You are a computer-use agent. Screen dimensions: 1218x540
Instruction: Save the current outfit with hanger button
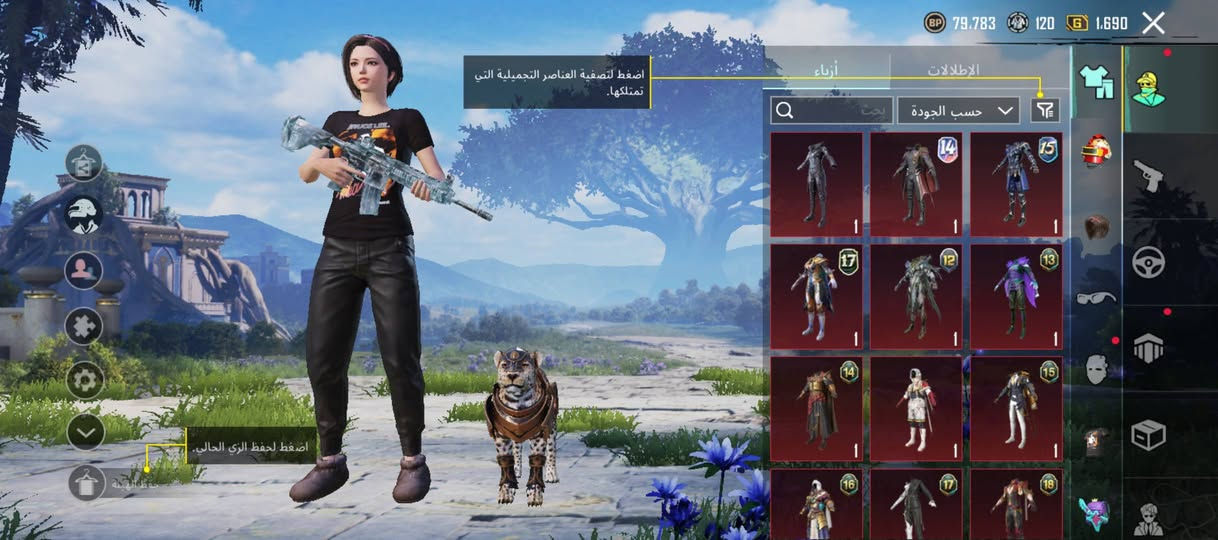(x=87, y=483)
